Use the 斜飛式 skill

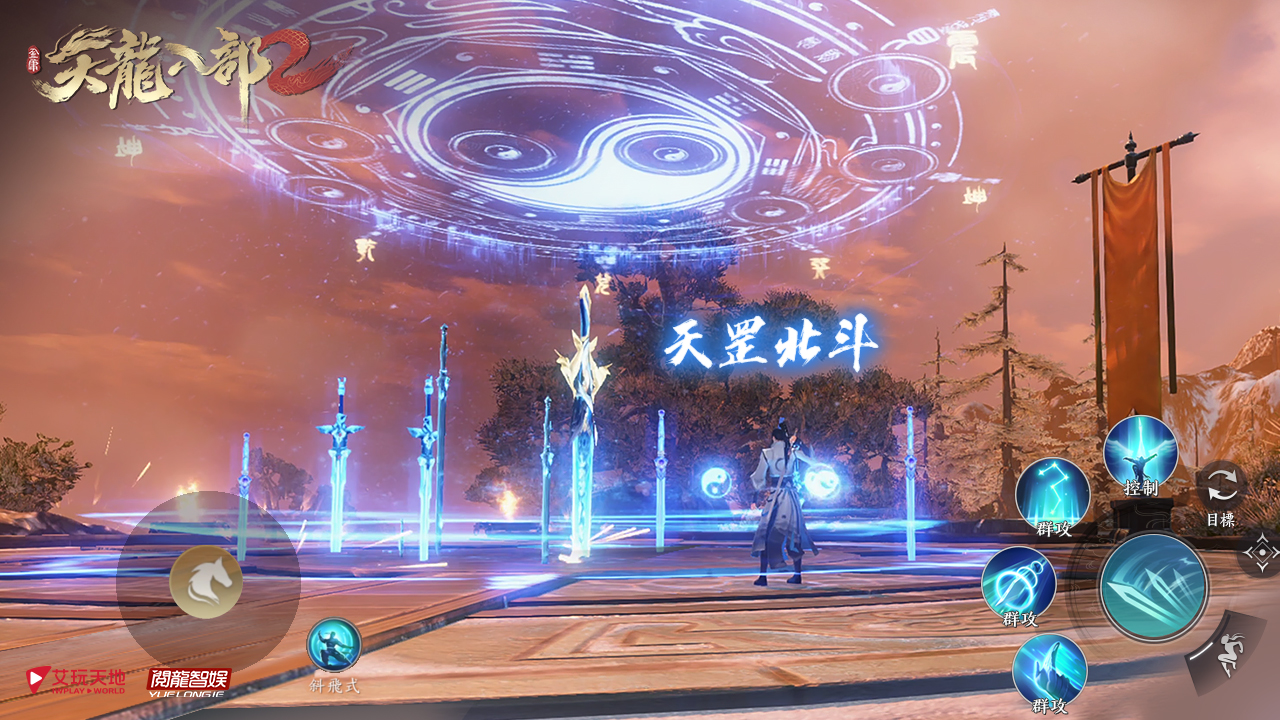coord(334,646)
